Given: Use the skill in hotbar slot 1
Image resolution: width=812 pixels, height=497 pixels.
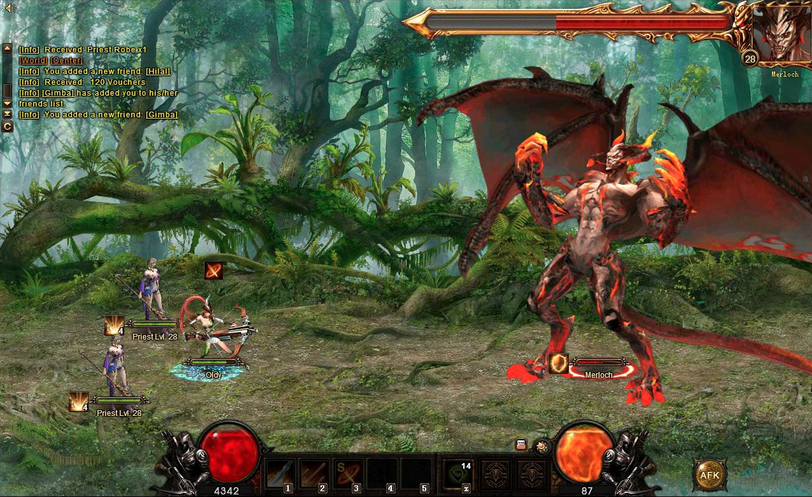Looking at the screenshot, I should 281,473.
